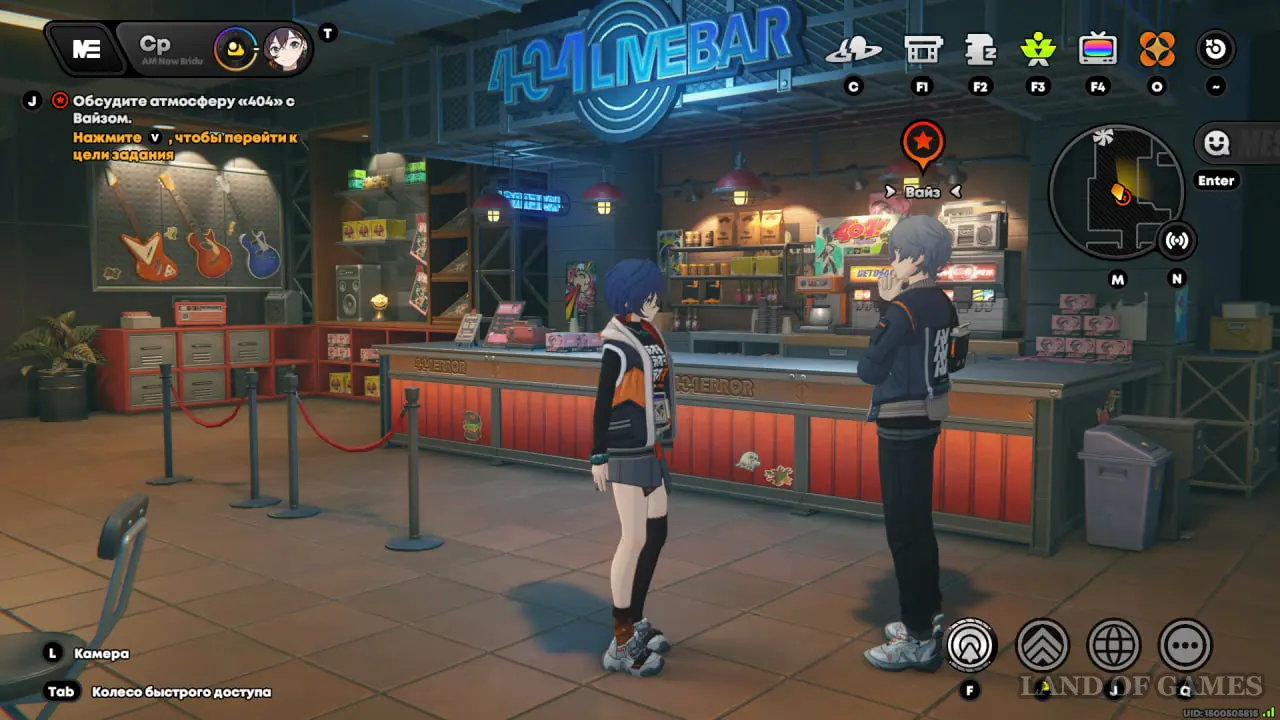This screenshot has width=1280, height=720.
Task: Open the storefront icon in the top bar
Action: (922, 49)
